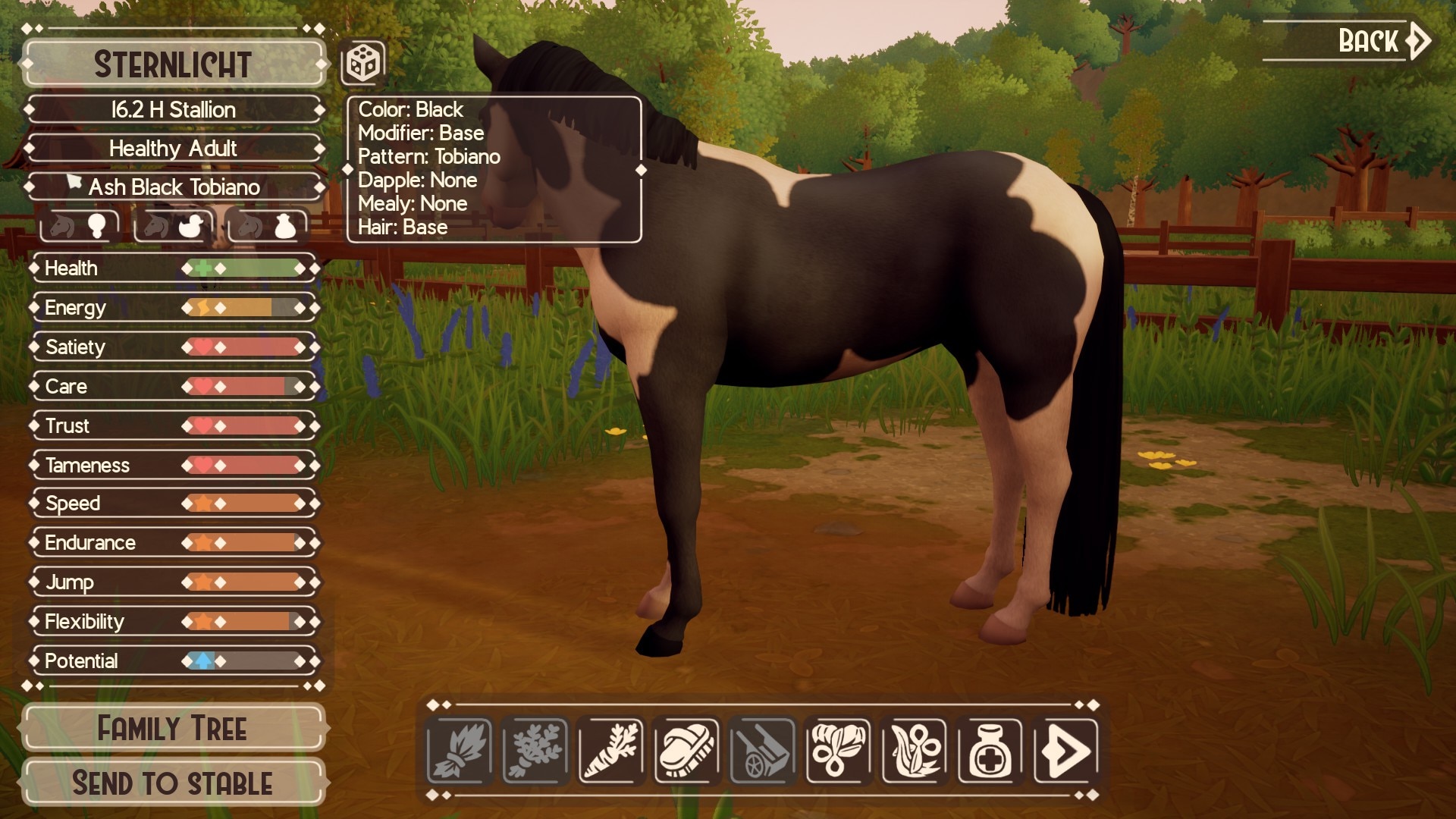Send the horse to stable
1456x819 pixels.
click(173, 783)
